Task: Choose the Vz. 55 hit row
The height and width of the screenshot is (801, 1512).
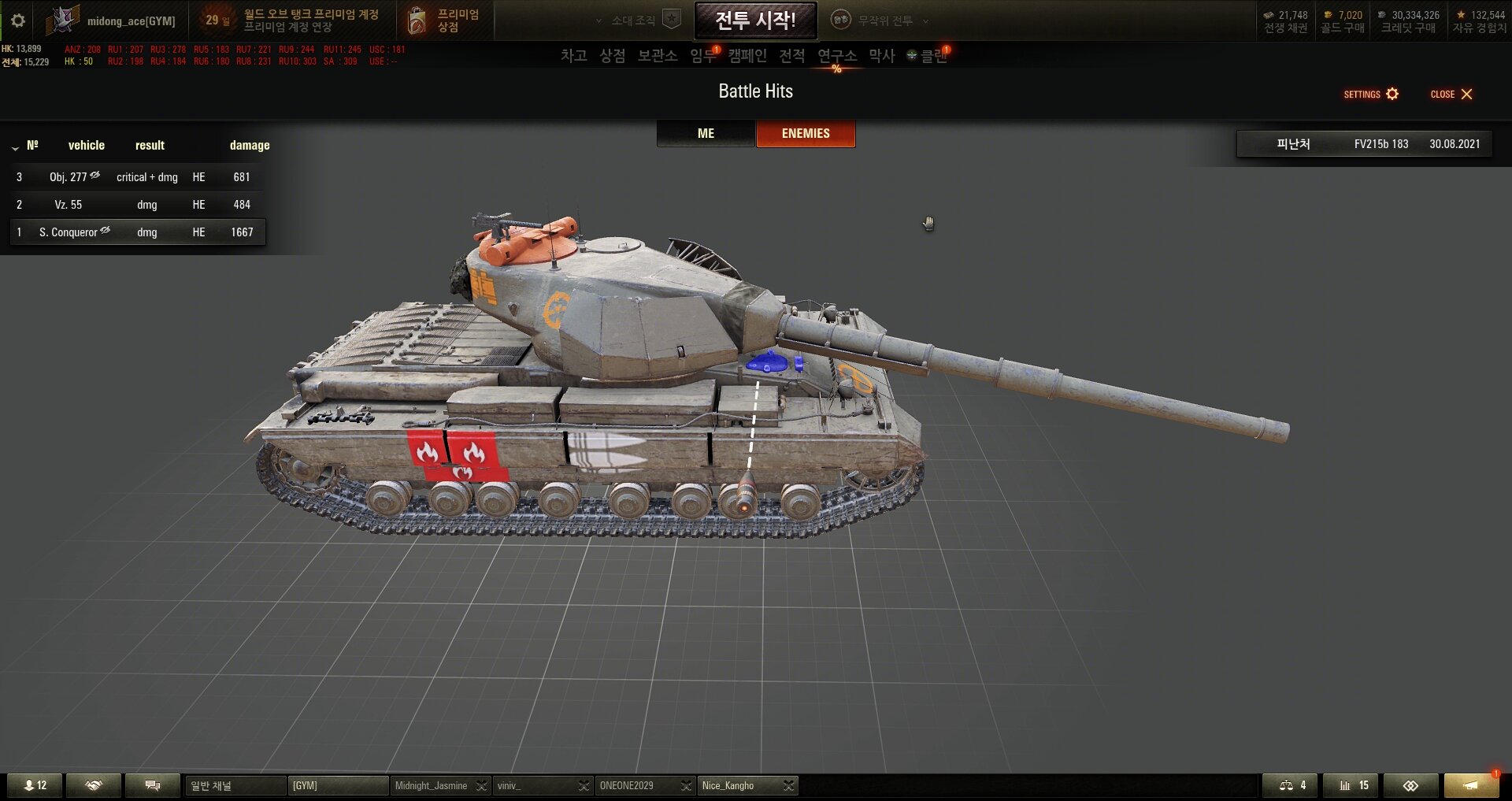Action: 138,205
